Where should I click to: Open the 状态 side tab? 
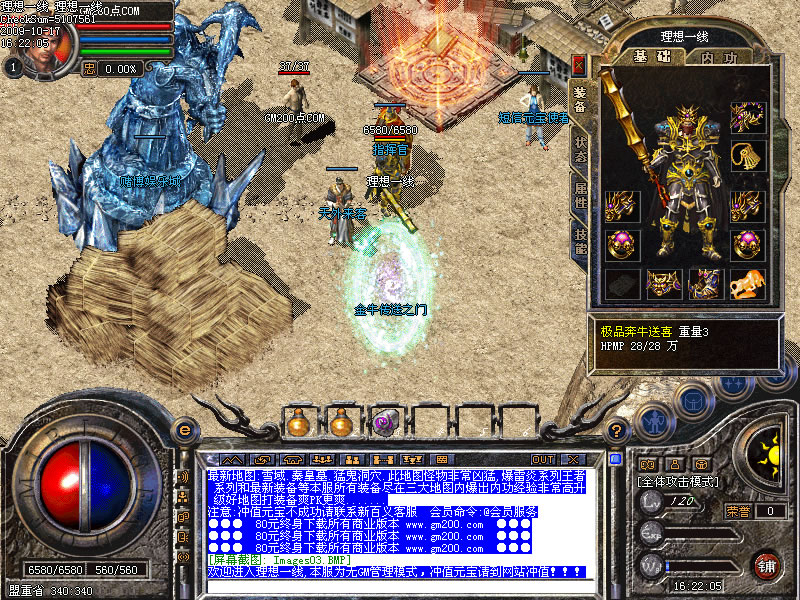pos(580,147)
